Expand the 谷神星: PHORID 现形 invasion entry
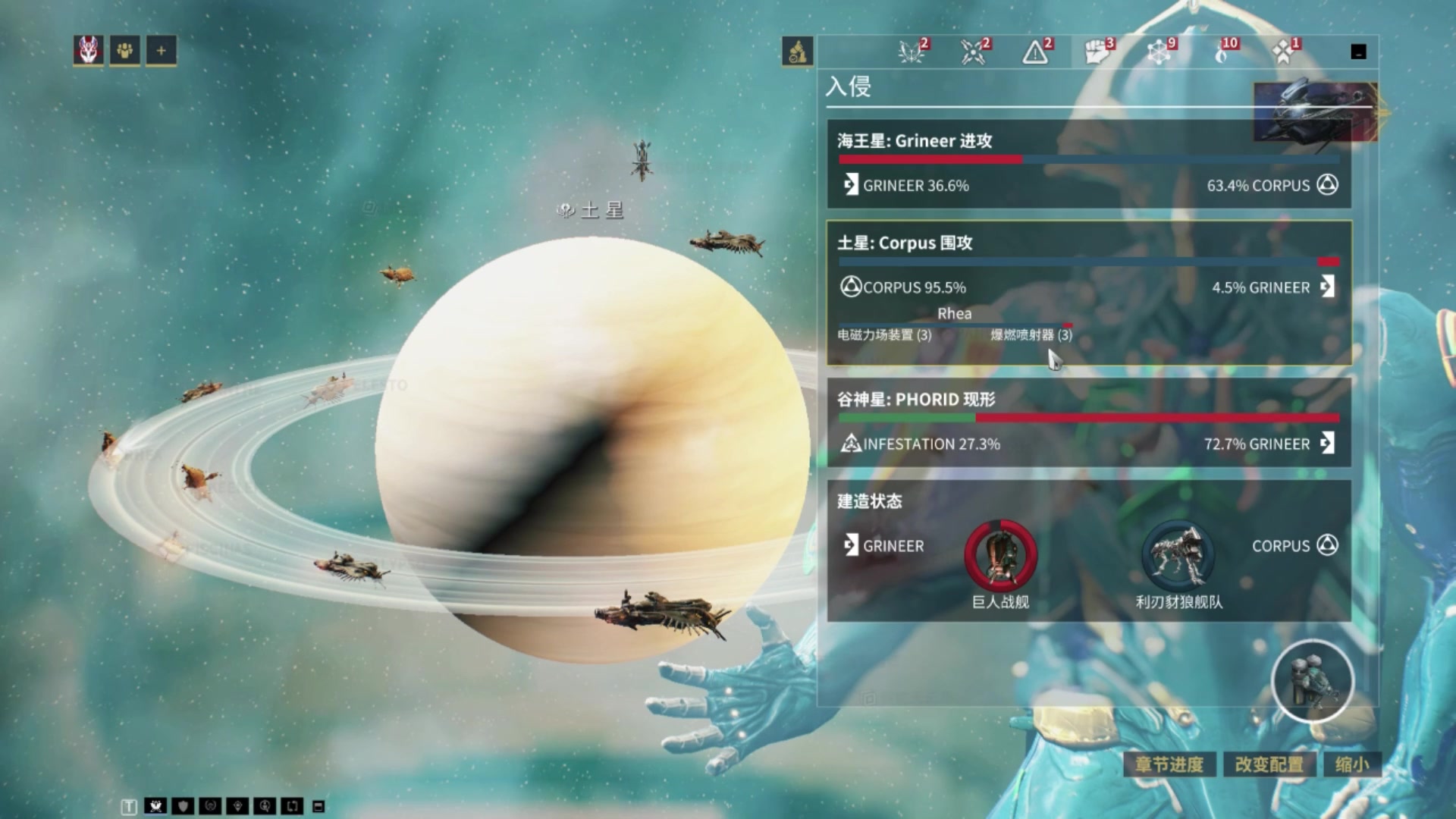Viewport: 1456px width, 819px height. tap(986, 400)
